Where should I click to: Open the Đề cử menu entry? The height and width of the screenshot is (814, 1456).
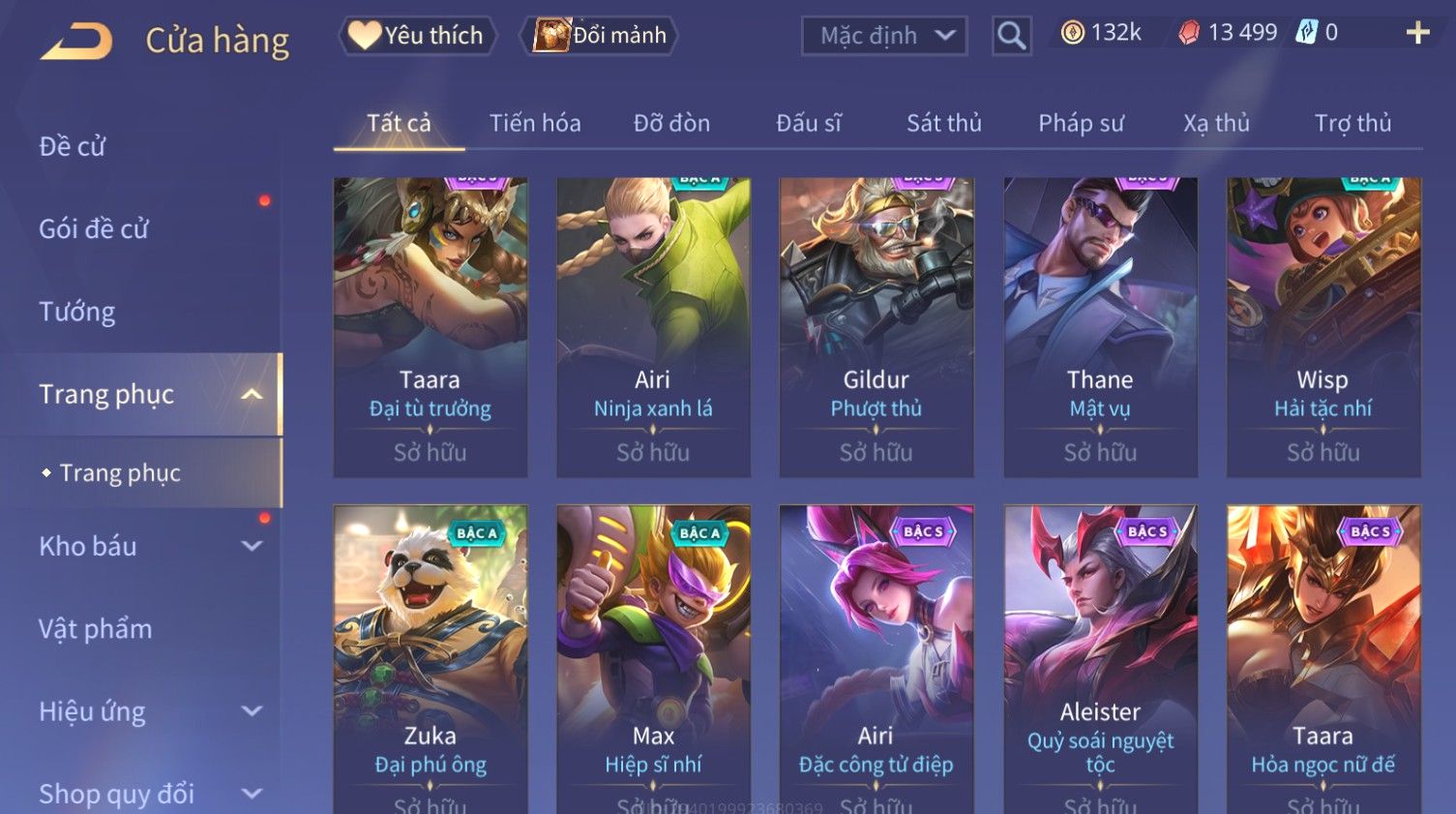click(x=73, y=146)
